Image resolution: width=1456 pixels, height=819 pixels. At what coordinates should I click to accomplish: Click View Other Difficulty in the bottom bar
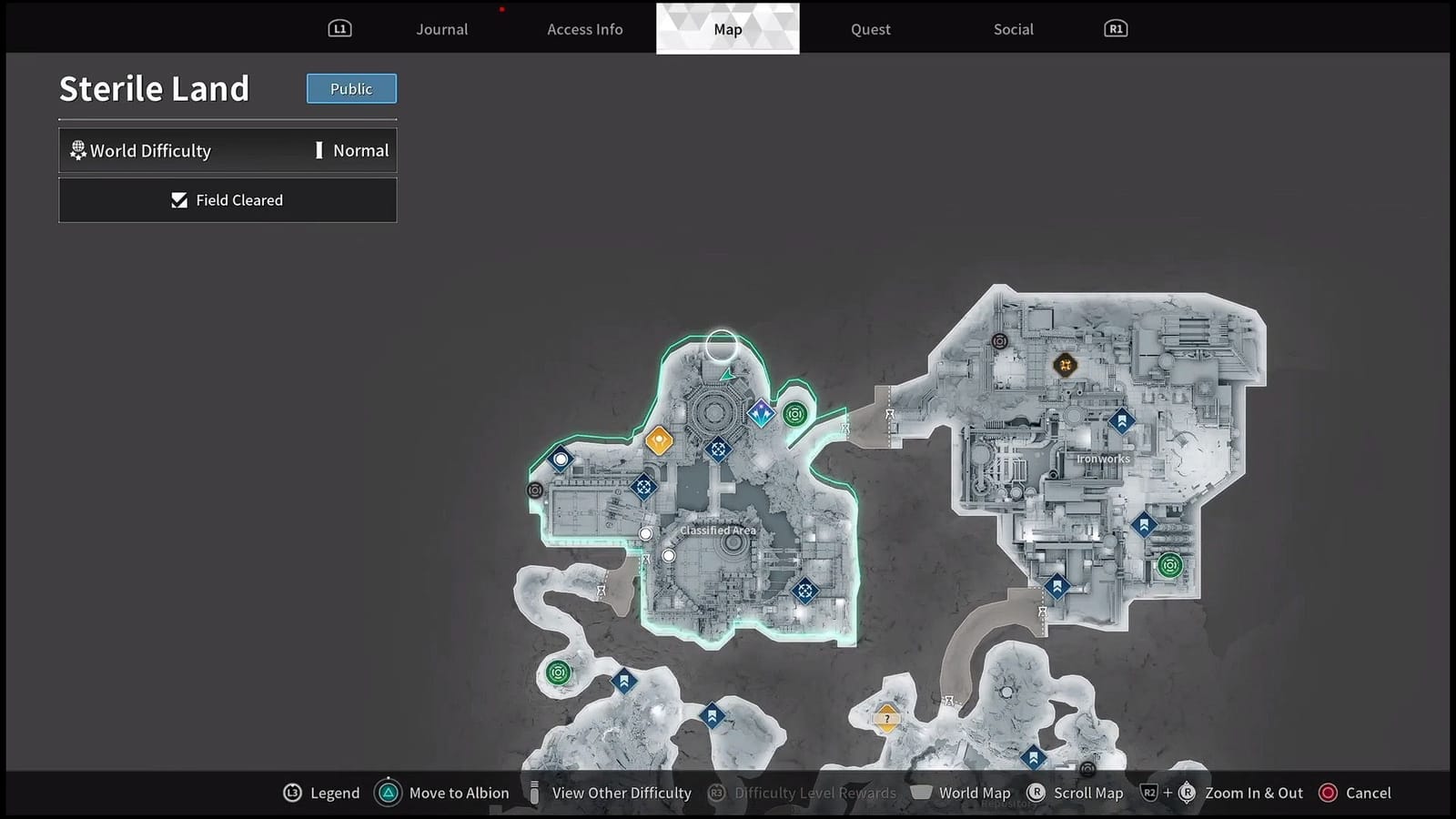click(x=621, y=793)
